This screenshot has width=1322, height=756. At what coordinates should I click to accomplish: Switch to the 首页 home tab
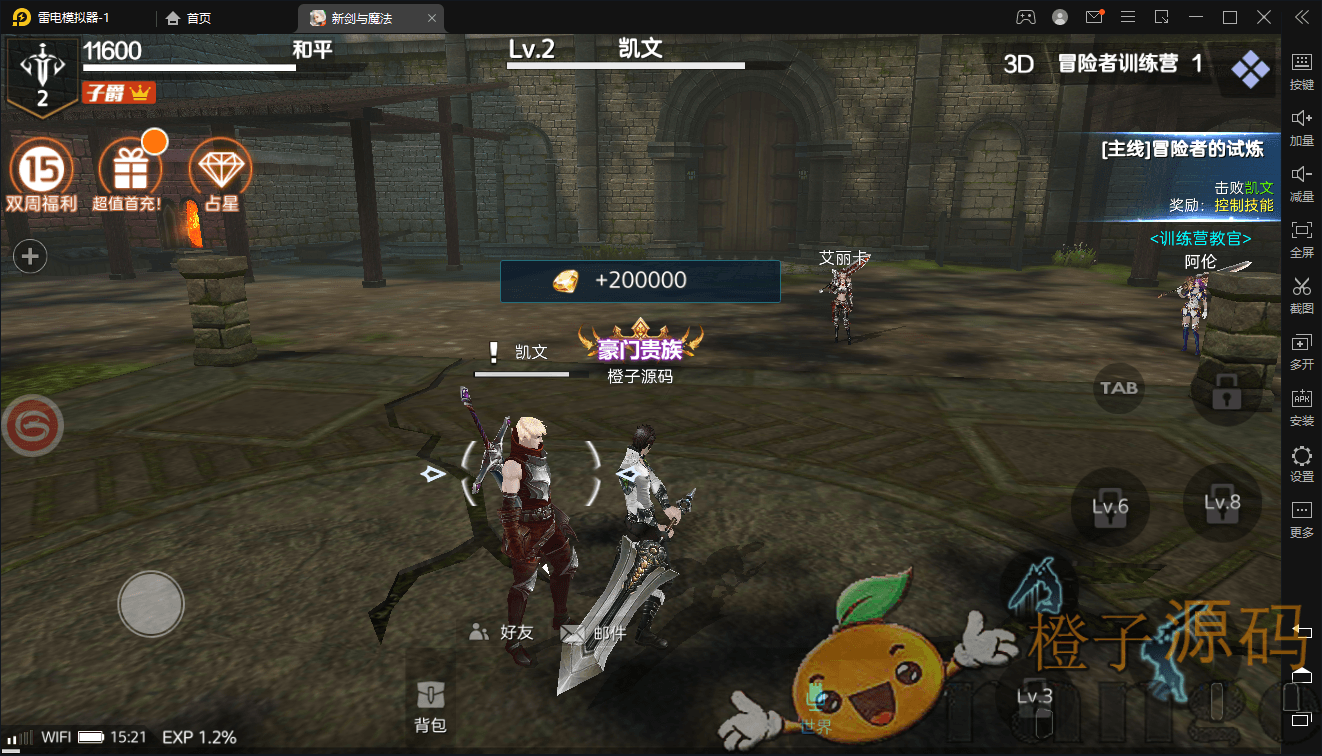click(190, 17)
